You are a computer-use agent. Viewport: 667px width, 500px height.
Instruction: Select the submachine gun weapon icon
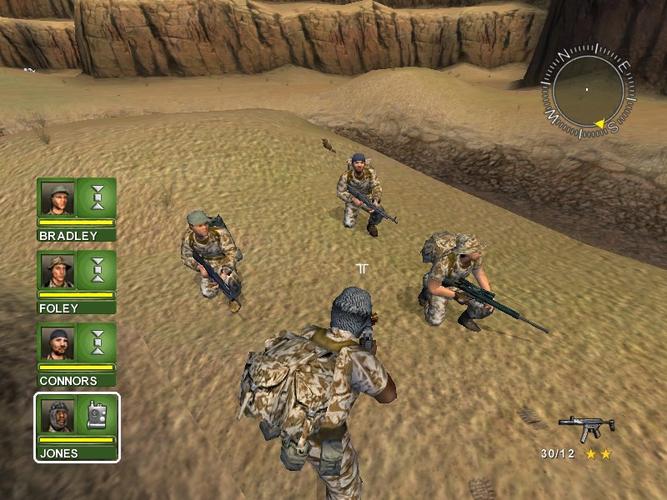coord(586,427)
